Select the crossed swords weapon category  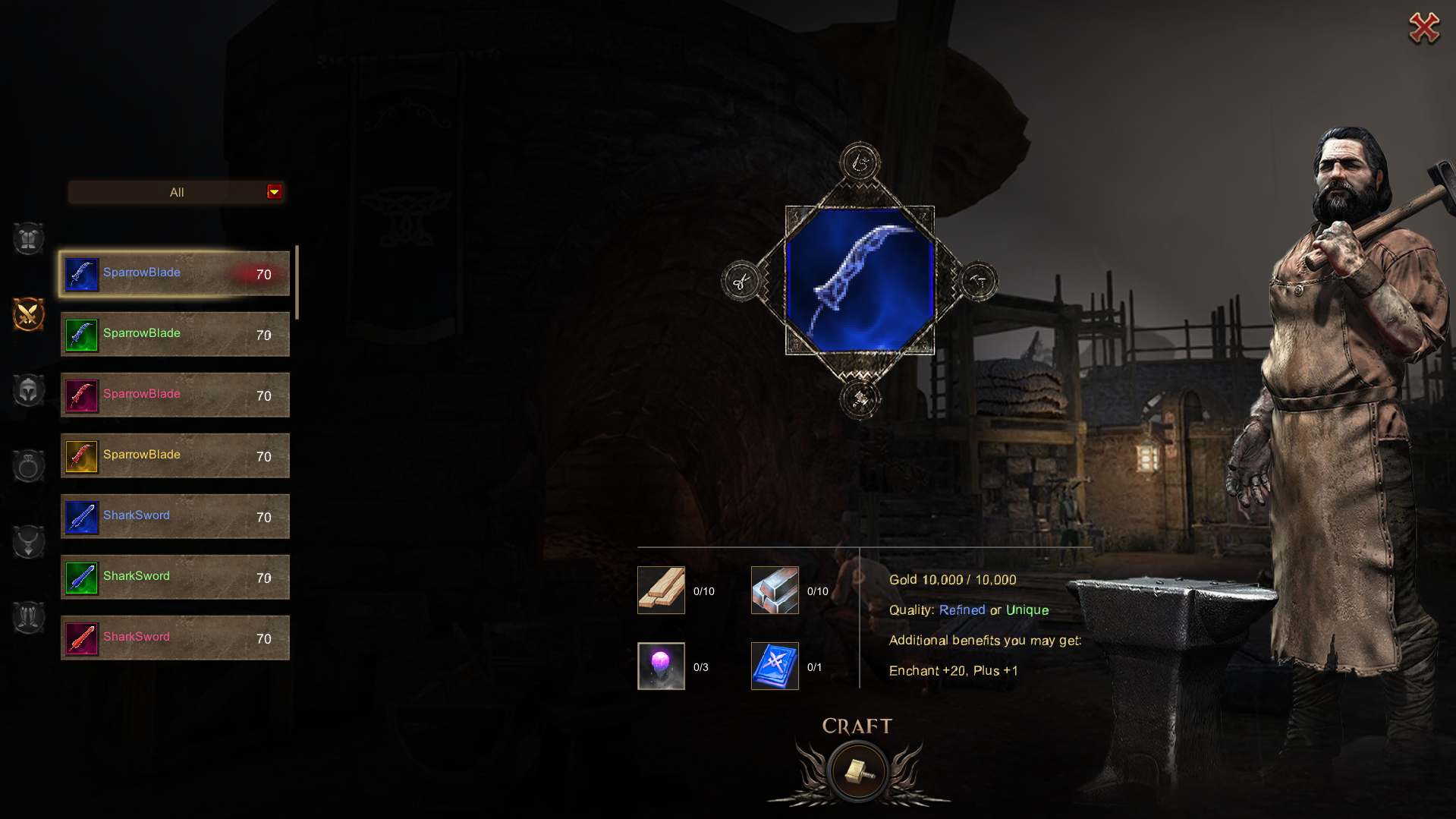point(29,314)
